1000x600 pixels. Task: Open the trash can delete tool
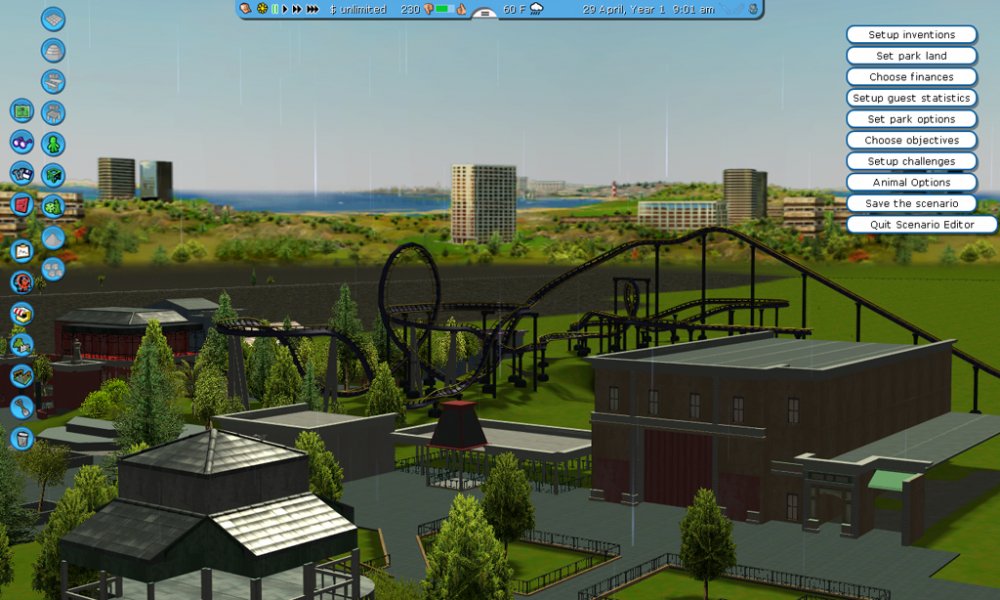22,438
